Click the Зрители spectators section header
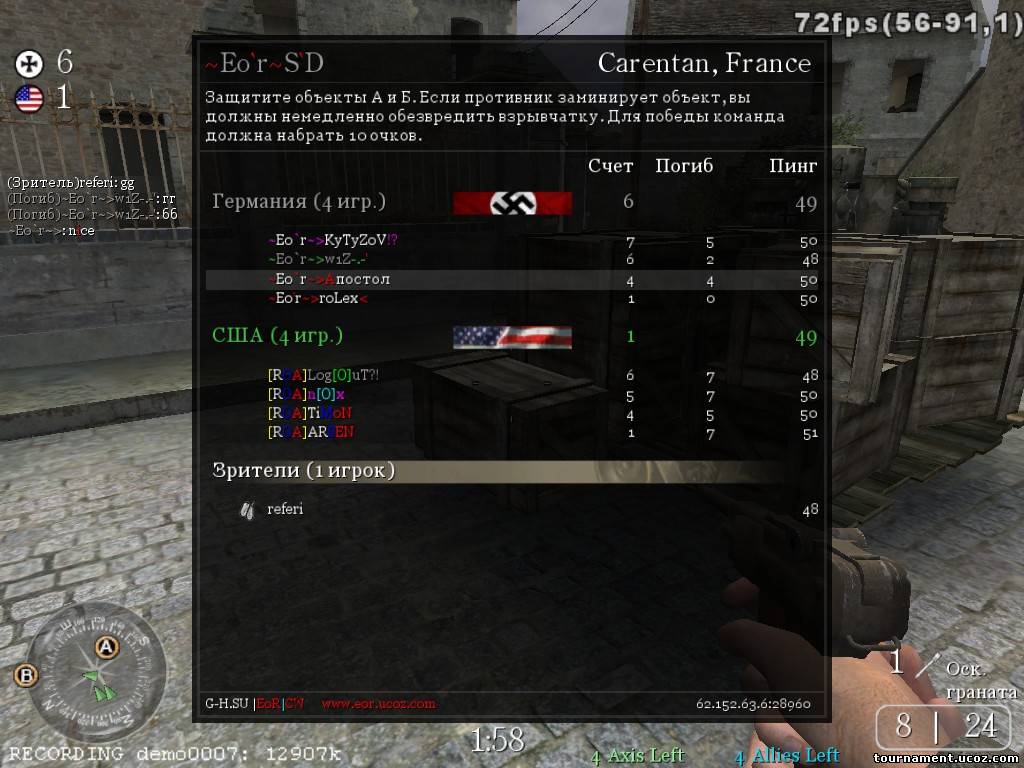The height and width of the screenshot is (768, 1024). click(304, 470)
